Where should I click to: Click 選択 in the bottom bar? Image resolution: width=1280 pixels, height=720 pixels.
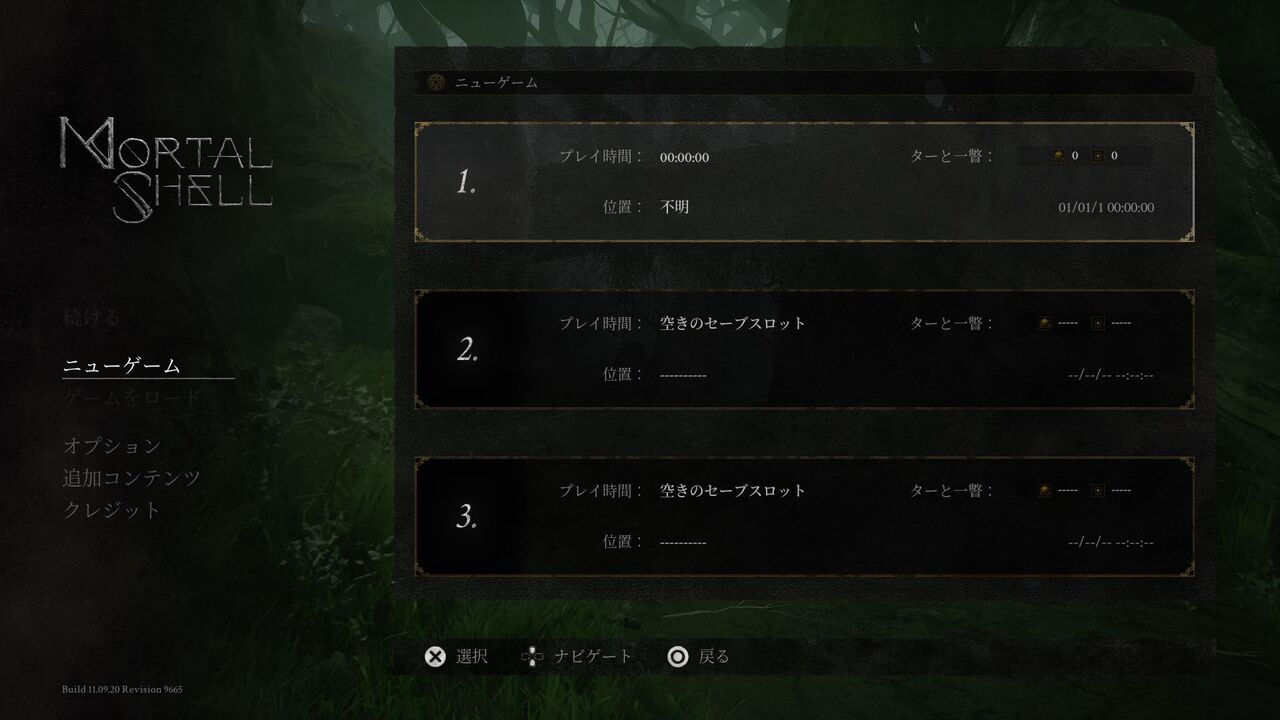[471, 656]
